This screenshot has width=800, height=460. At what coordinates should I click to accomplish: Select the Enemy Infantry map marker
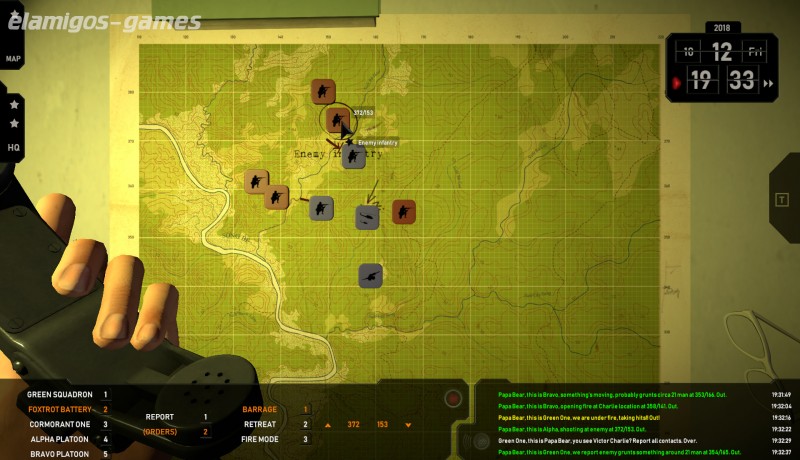[353, 156]
